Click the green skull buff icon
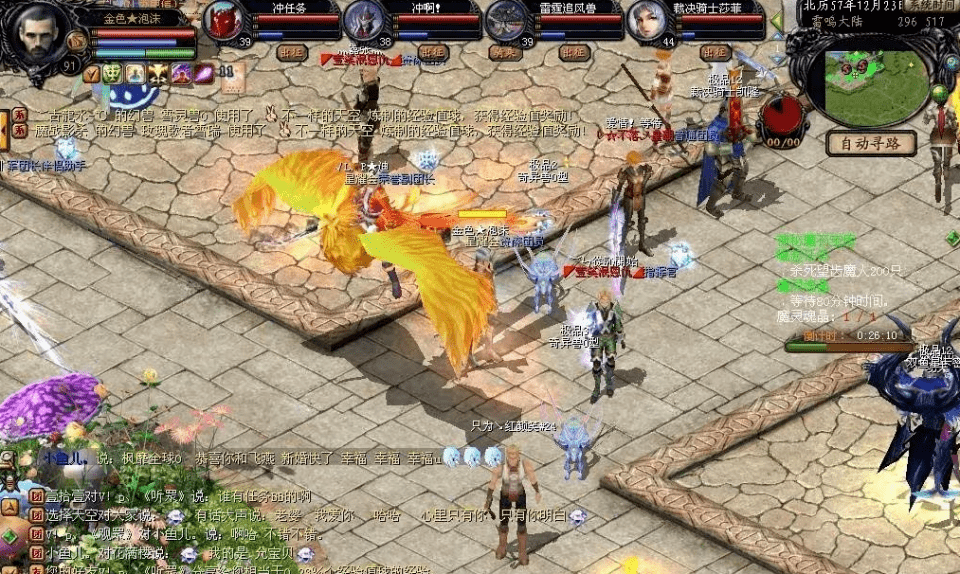The image size is (960, 574). 112,73
